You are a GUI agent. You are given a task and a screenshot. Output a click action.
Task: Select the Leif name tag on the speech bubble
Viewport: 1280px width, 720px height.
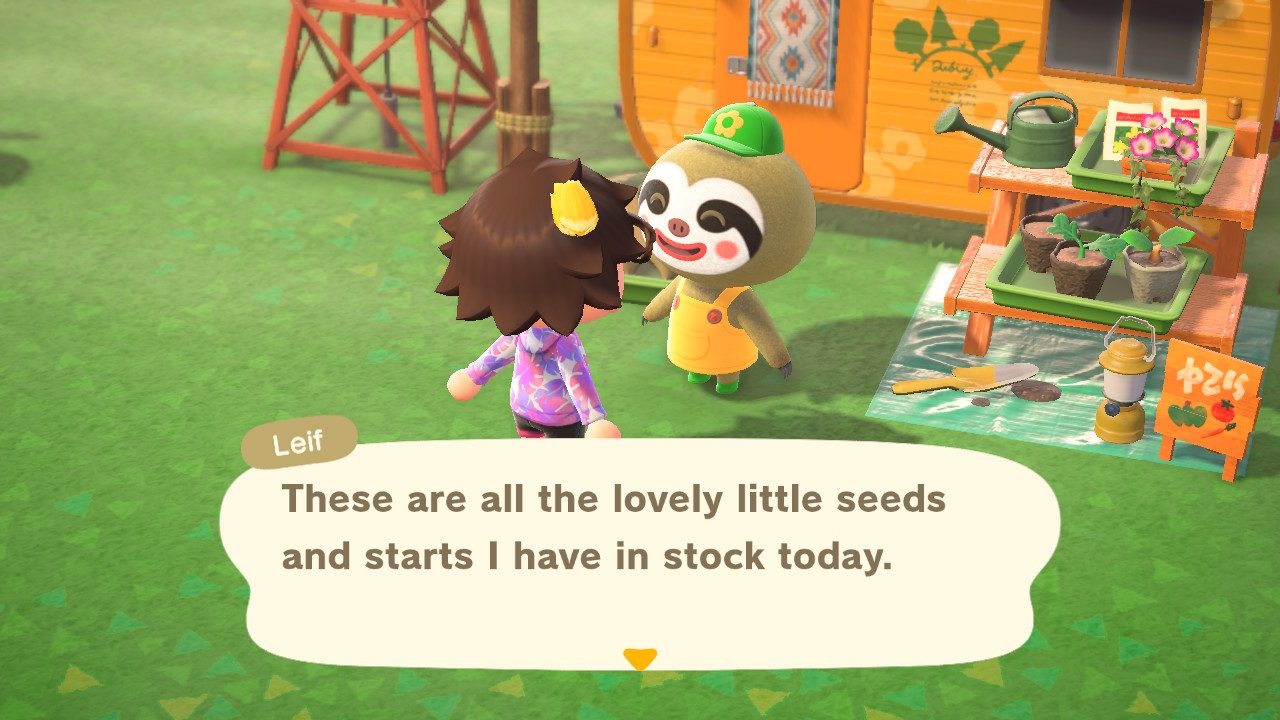(298, 443)
